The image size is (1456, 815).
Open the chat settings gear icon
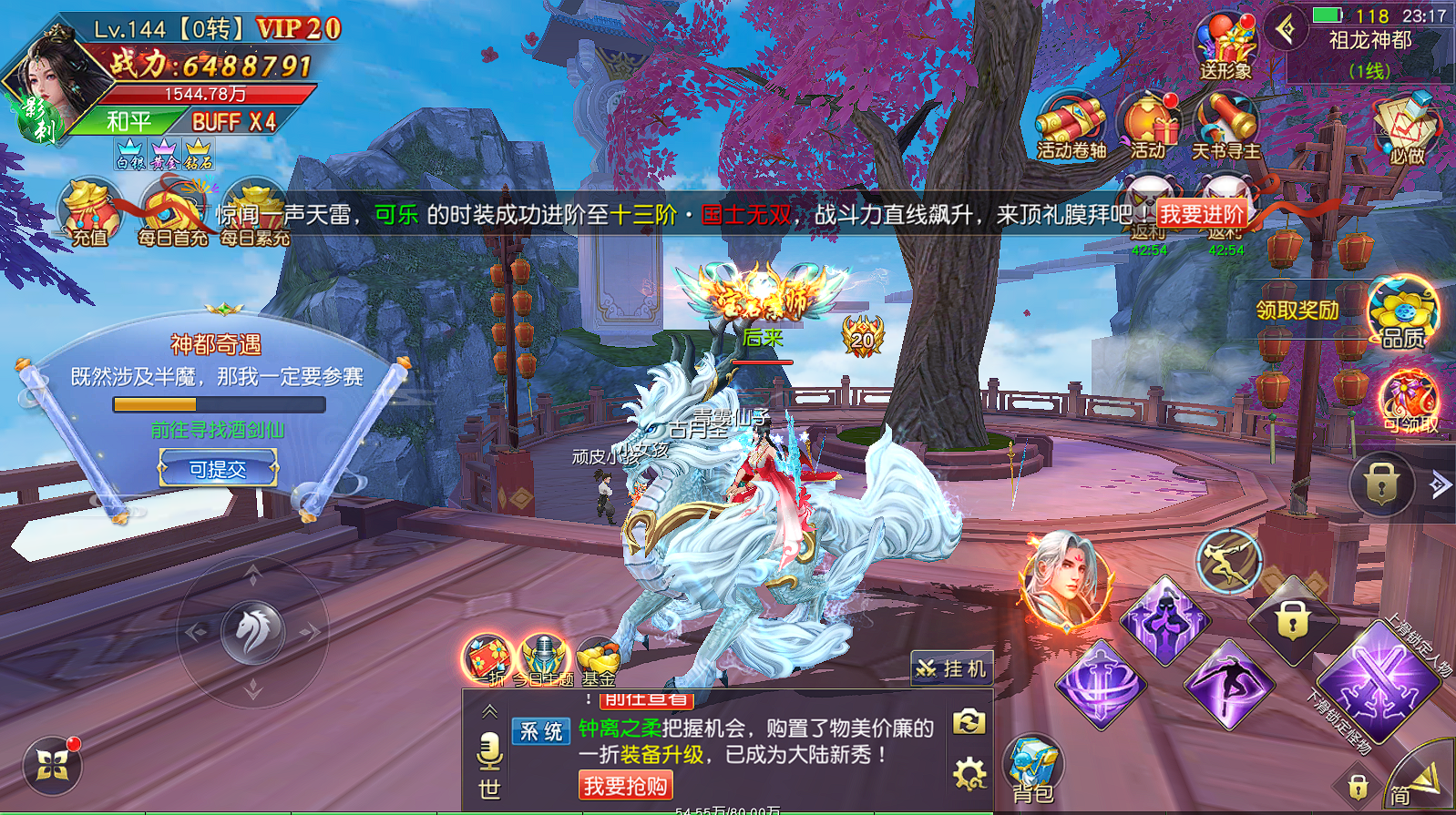click(x=969, y=774)
